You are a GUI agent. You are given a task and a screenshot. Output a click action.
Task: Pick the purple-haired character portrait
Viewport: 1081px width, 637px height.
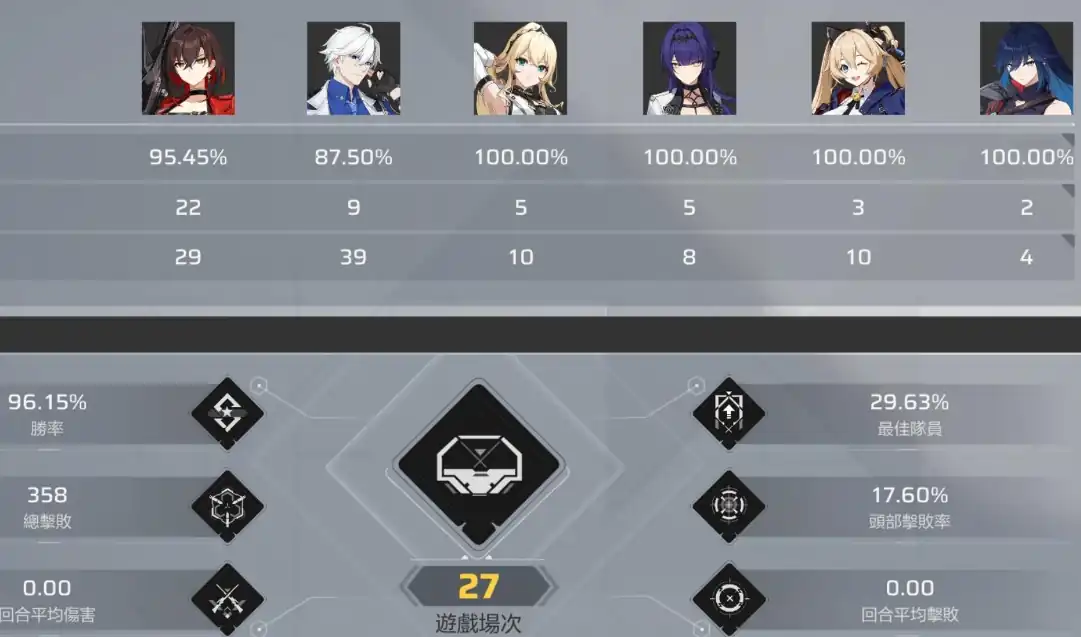point(688,68)
